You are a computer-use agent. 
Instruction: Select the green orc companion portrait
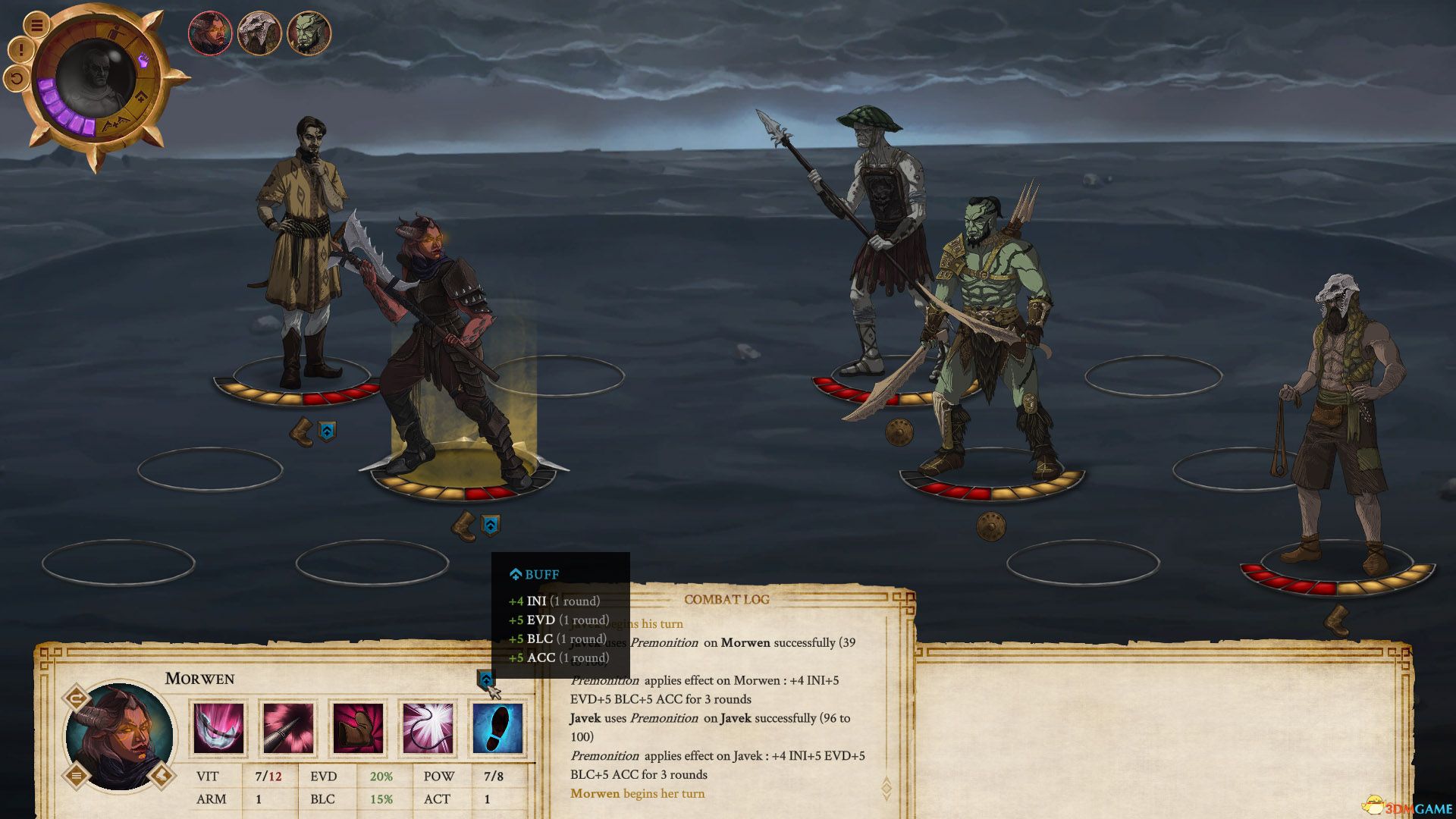point(310,33)
